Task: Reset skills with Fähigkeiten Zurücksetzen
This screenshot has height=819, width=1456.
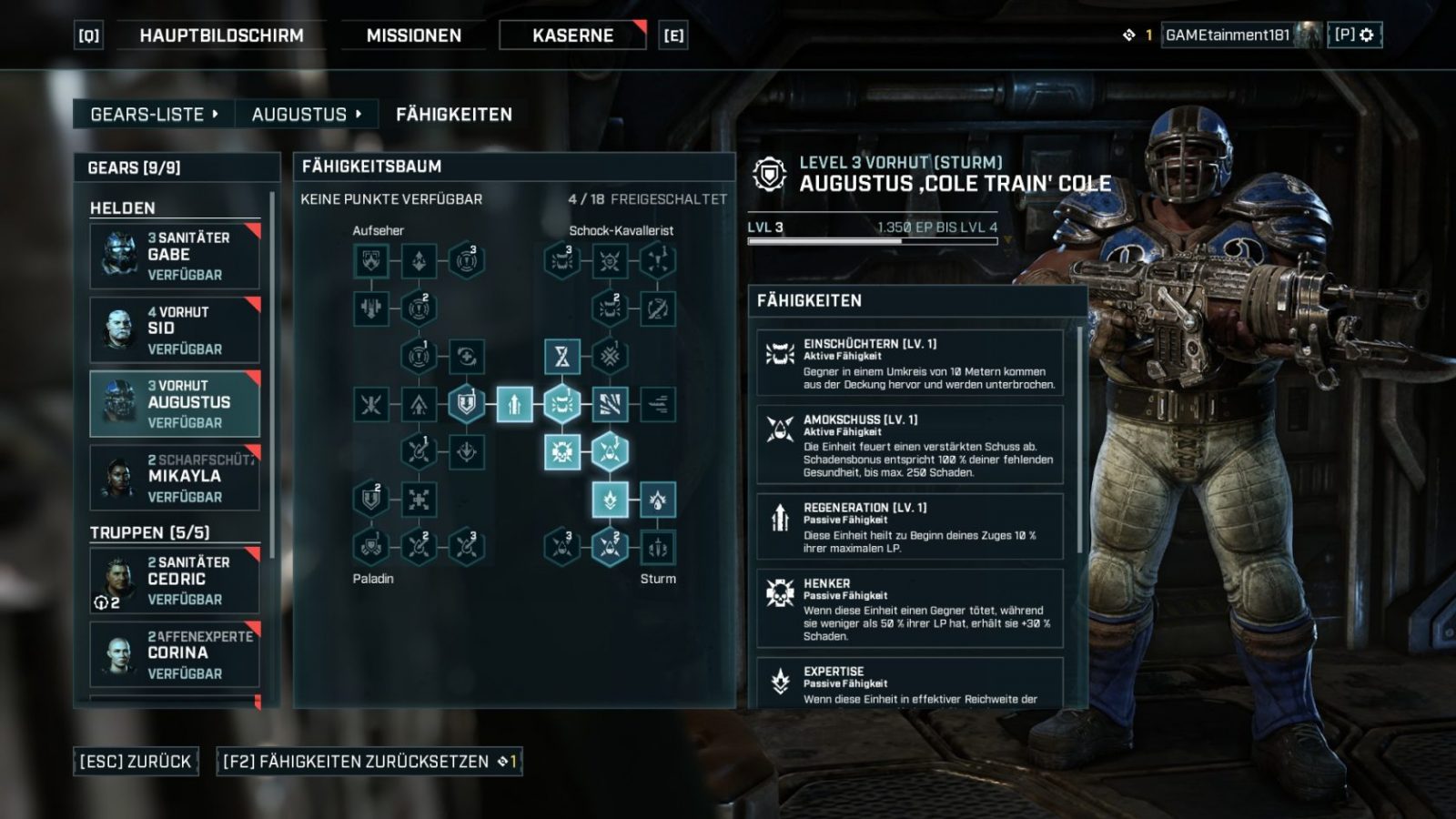Action: point(369,762)
